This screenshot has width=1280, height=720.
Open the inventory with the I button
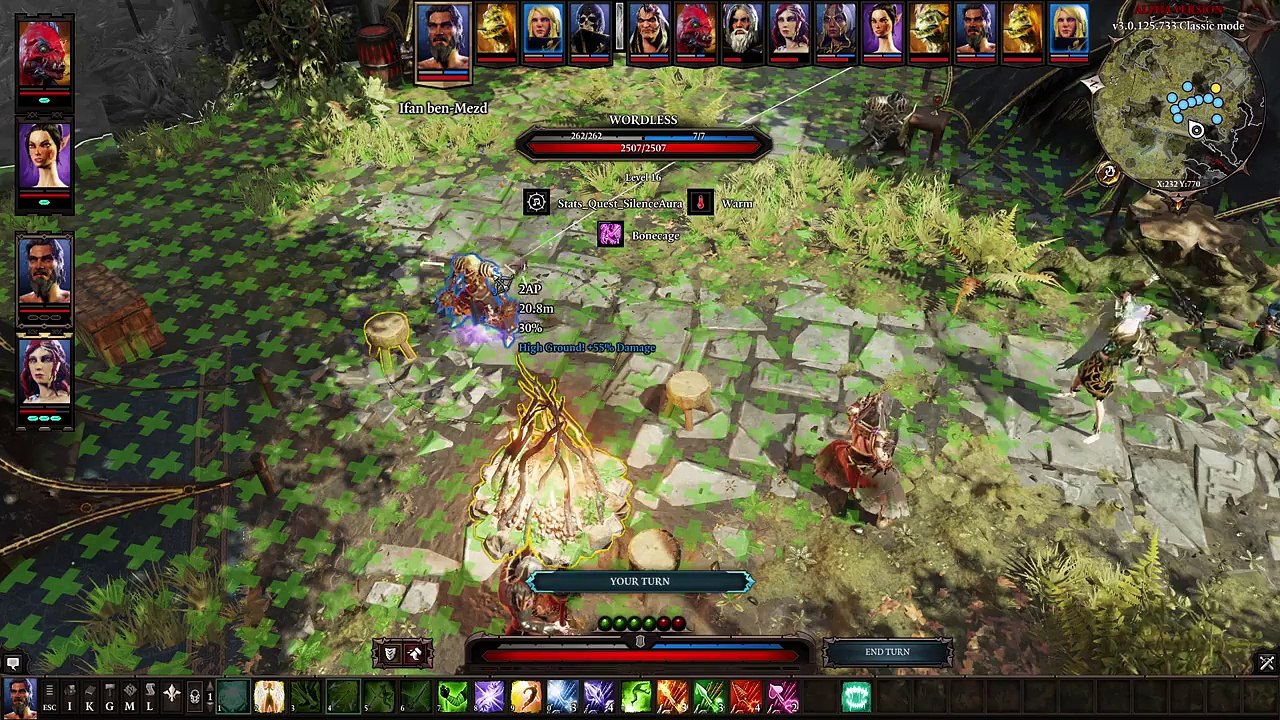coord(69,698)
